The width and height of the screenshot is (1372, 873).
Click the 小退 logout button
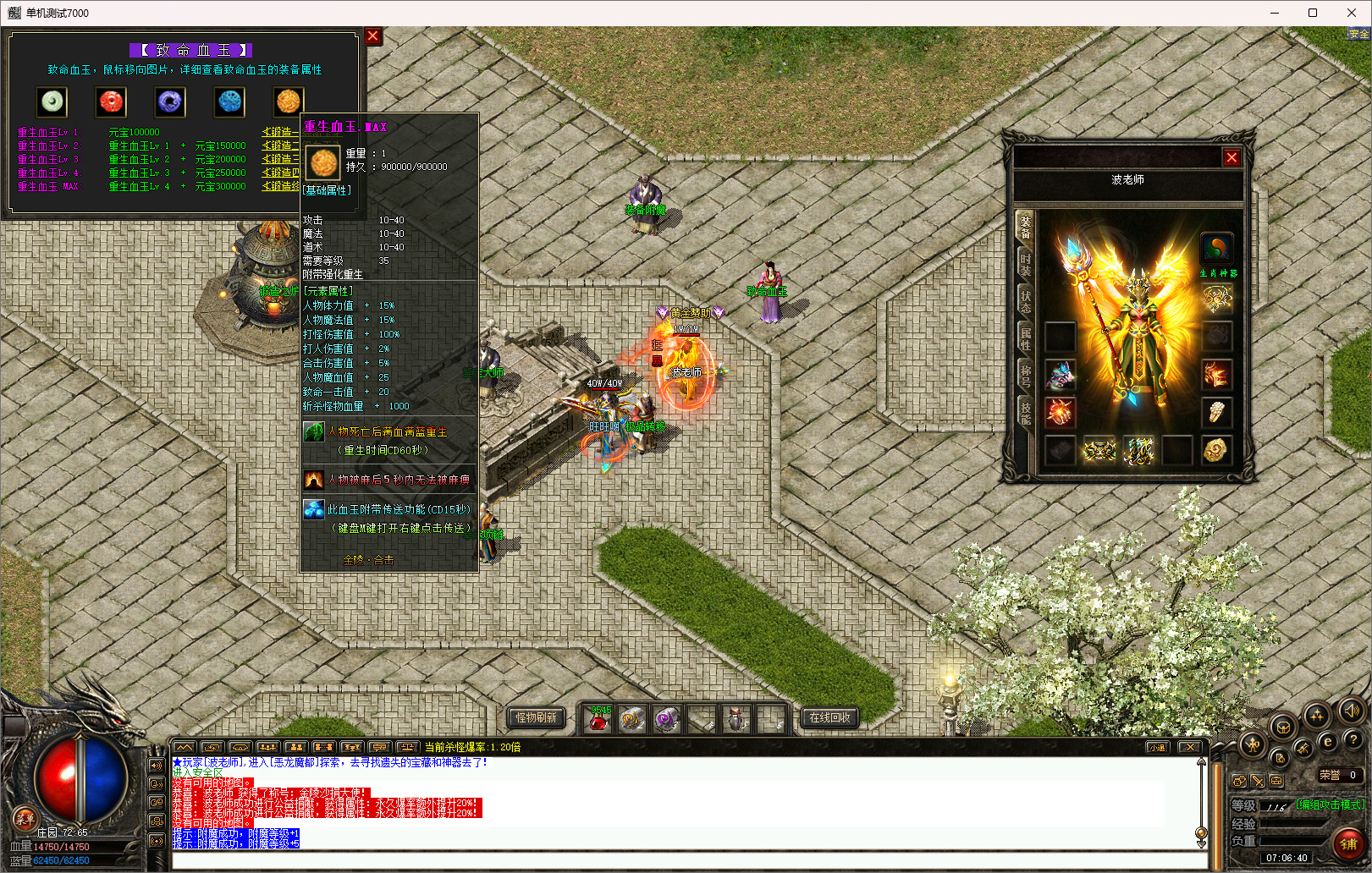click(1157, 747)
